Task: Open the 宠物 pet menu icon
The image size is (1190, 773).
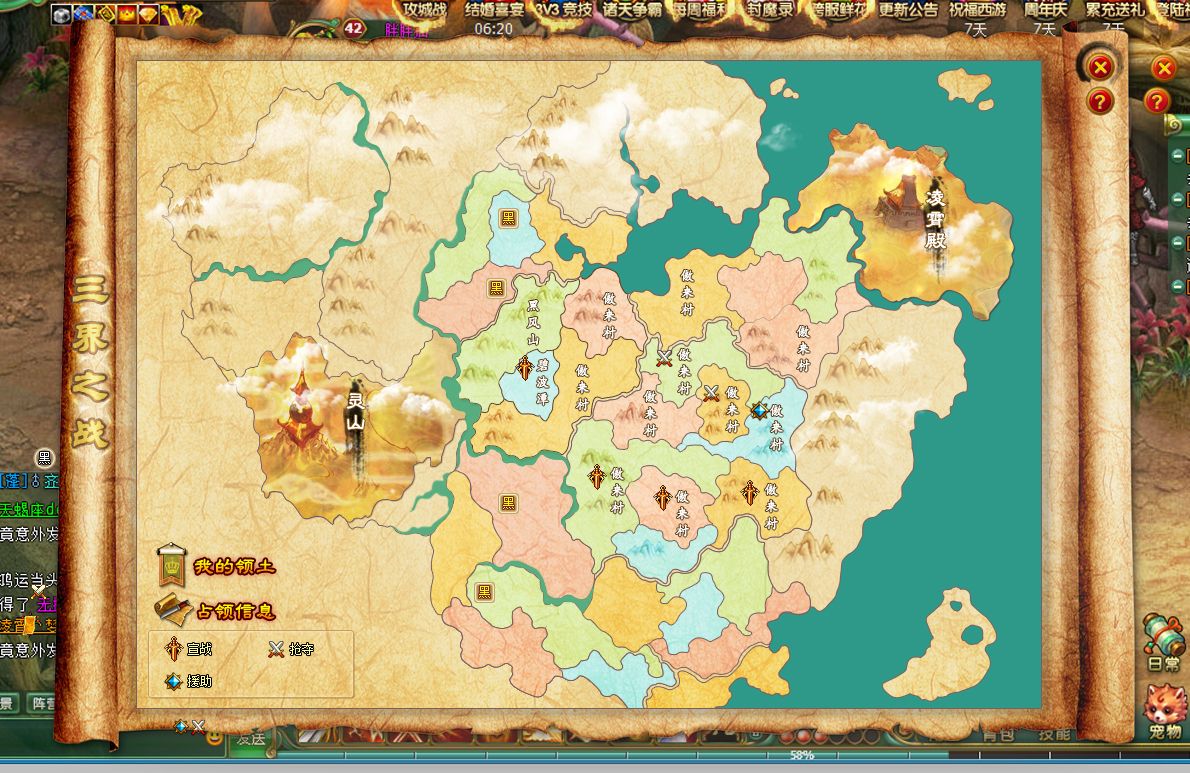Action: point(1165,712)
